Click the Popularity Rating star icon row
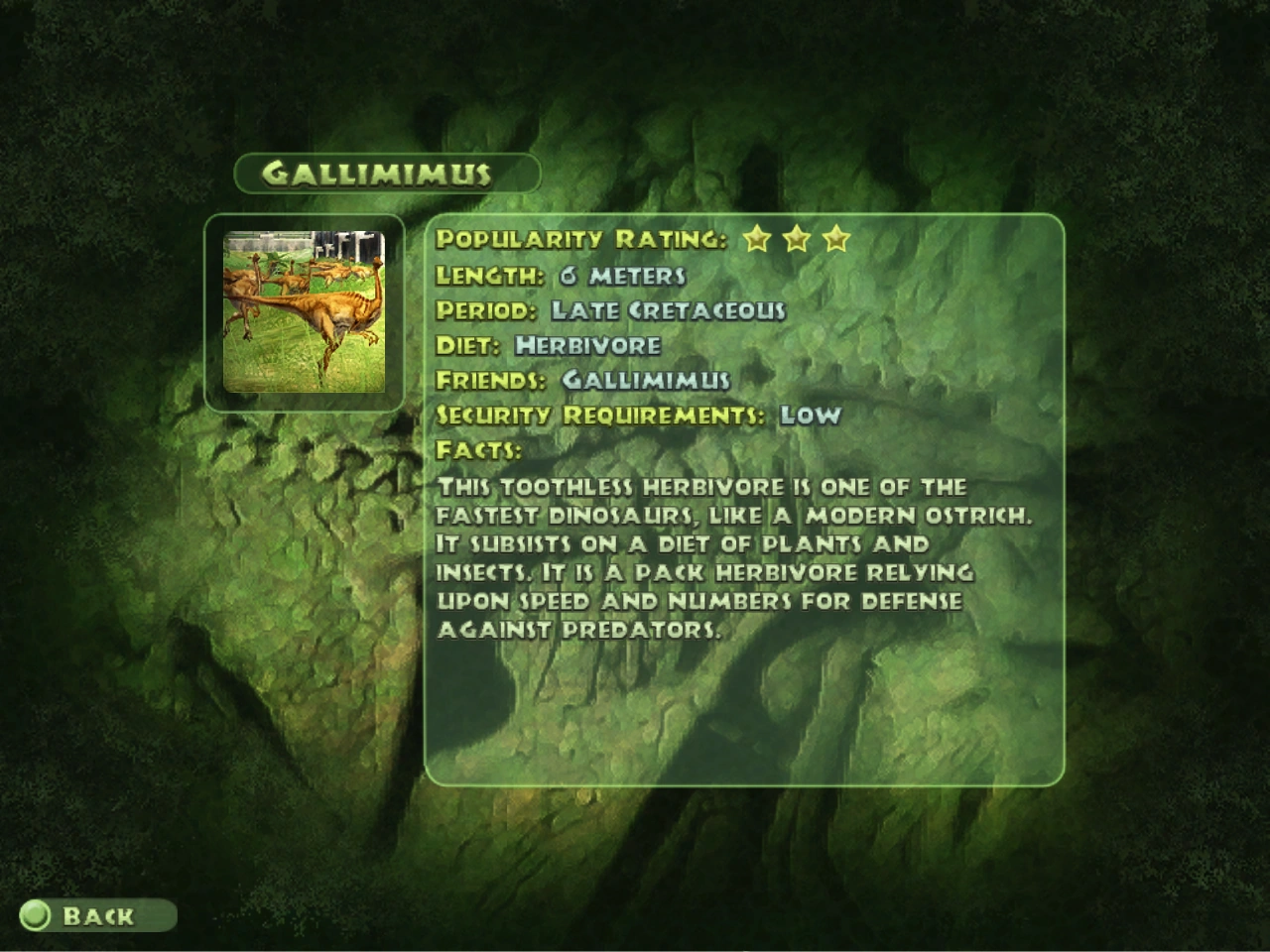This screenshot has height=952, width=1270. click(797, 239)
